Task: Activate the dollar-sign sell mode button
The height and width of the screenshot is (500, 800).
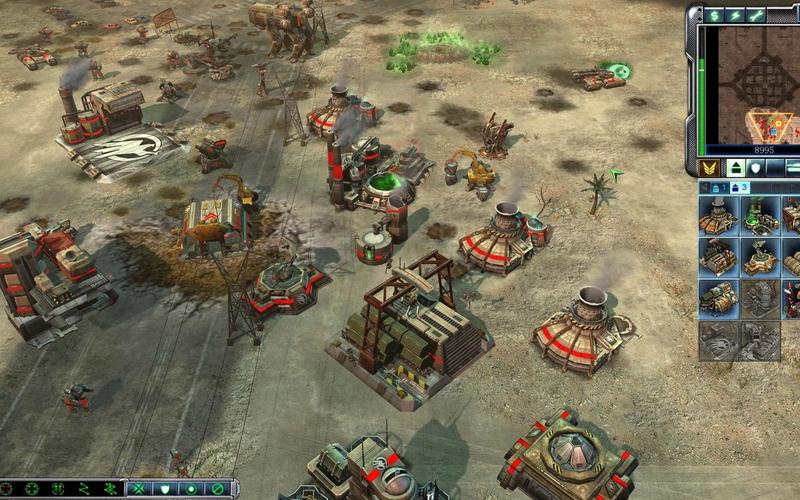Action: pos(714,15)
